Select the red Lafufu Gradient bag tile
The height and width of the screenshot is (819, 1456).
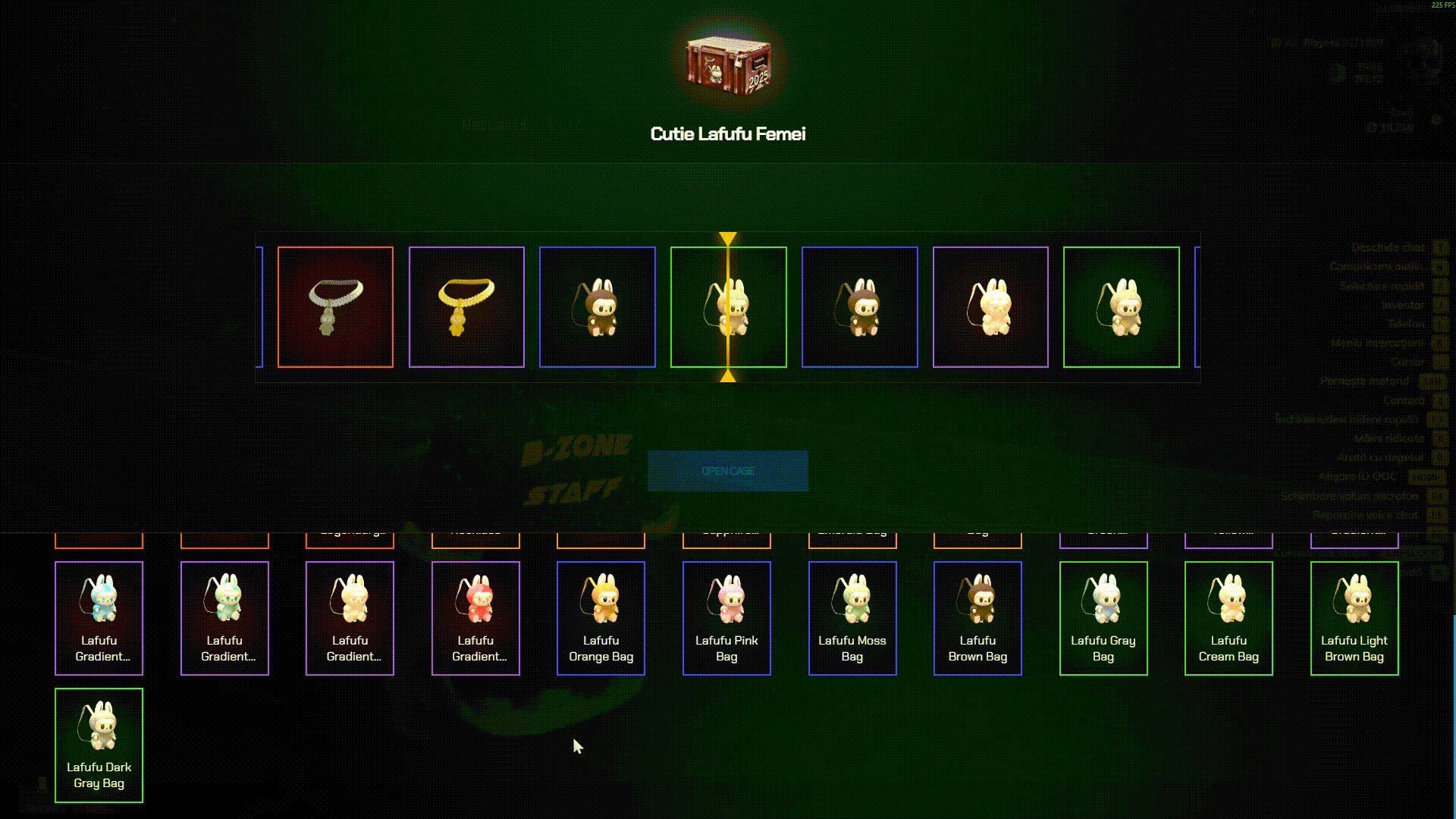point(475,618)
